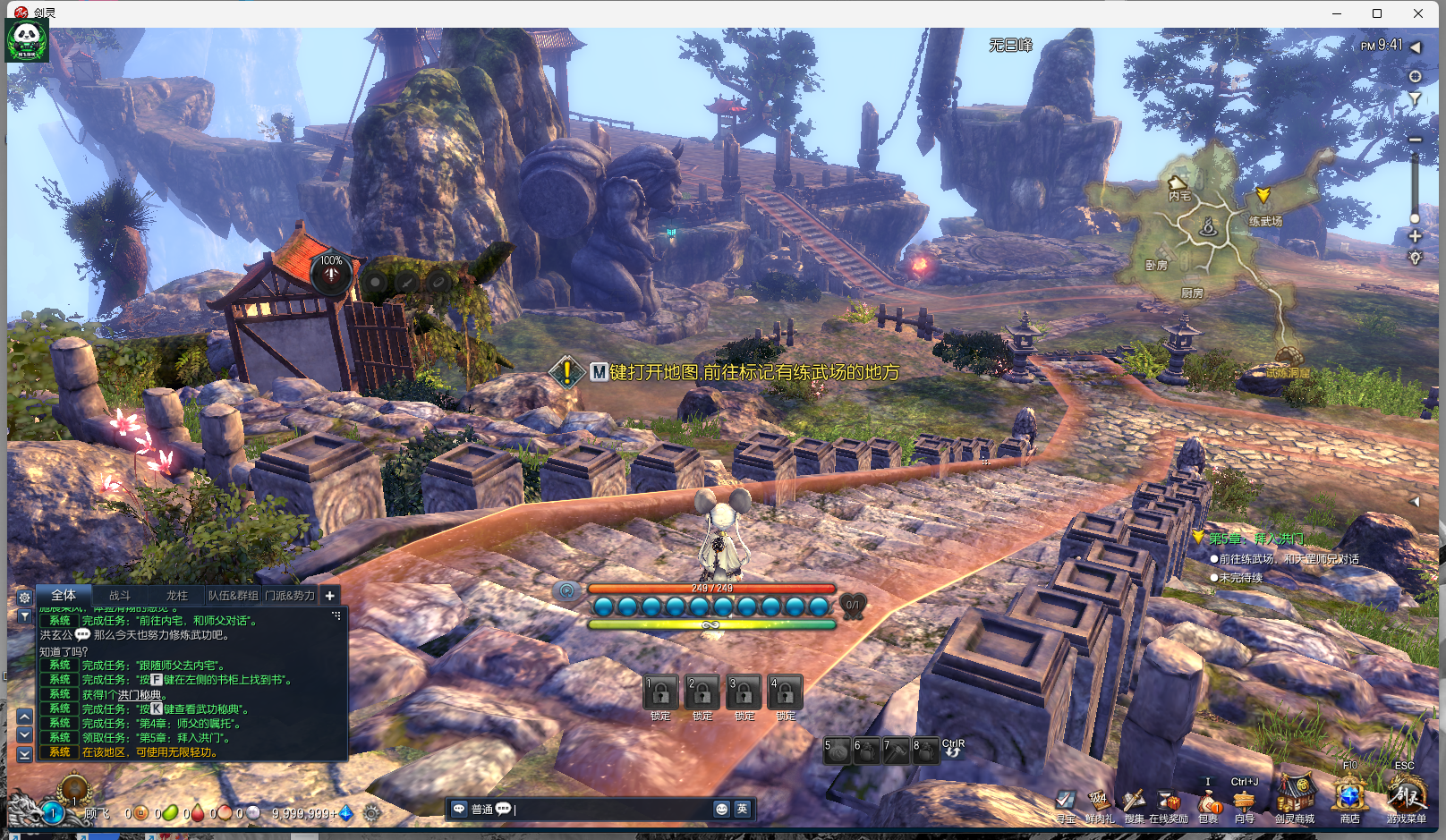This screenshot has width=1446, height=840.
Task: Select the 练武场 marker on the minimap
Action: click(x=1263, y=195)
